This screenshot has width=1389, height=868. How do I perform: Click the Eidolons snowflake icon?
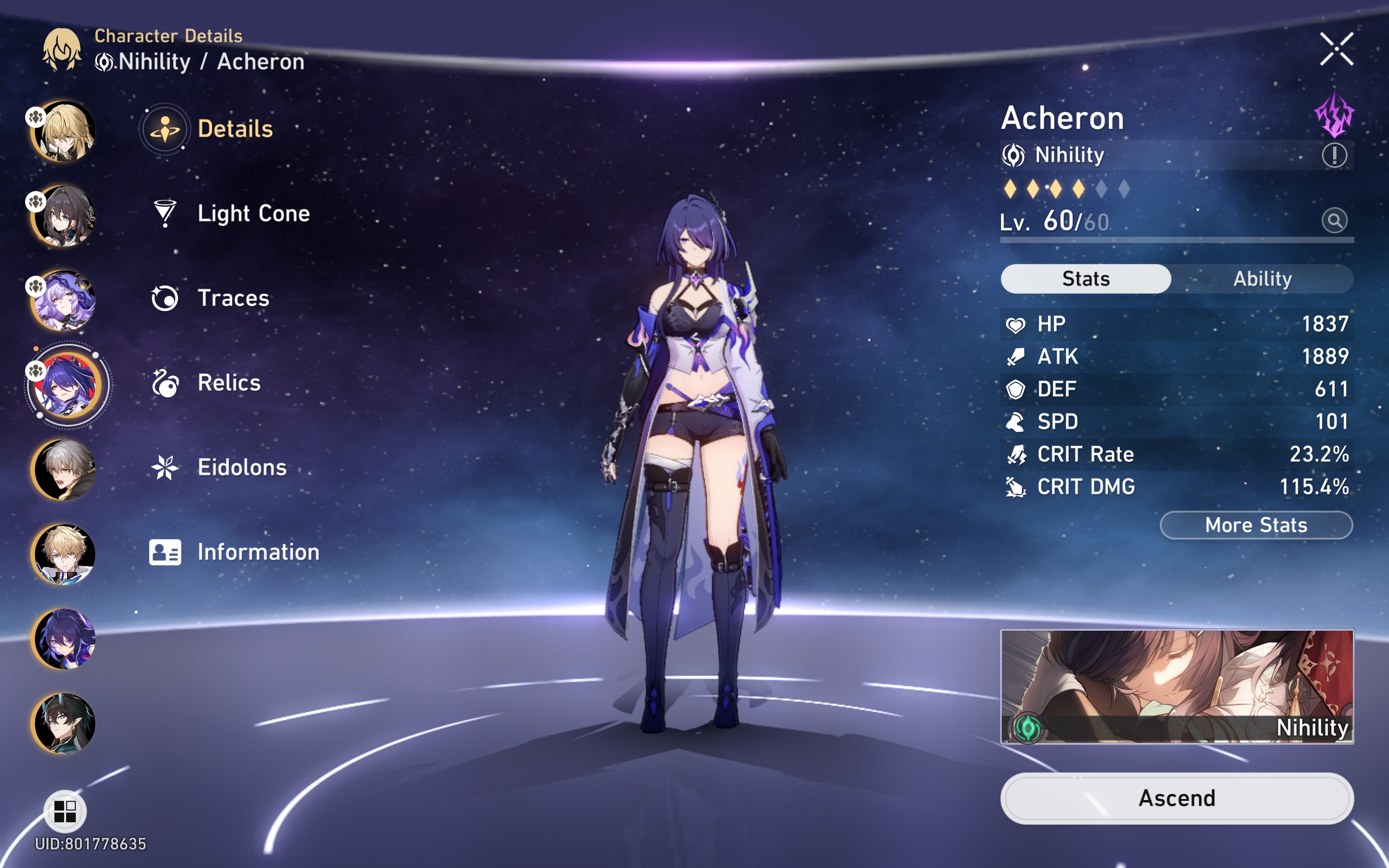165,467
